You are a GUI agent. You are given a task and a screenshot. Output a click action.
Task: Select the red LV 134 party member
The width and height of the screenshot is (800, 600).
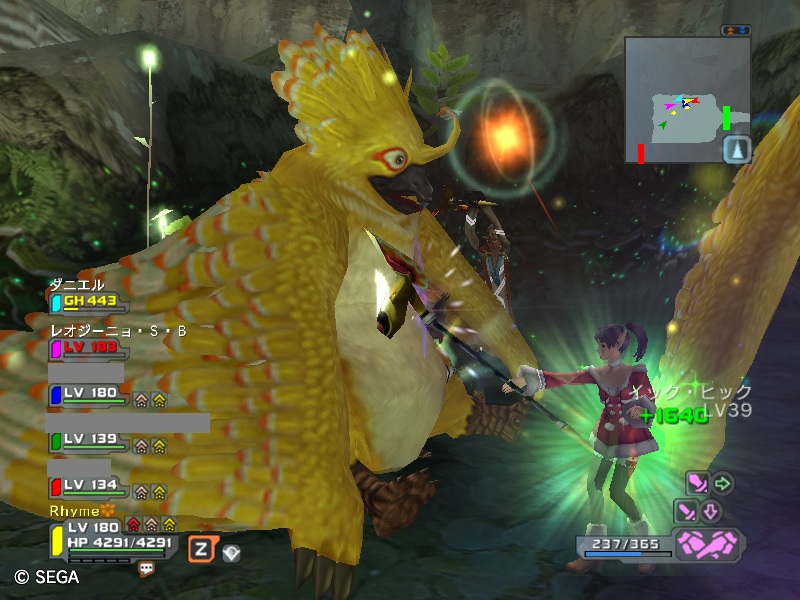coord(90,486)
